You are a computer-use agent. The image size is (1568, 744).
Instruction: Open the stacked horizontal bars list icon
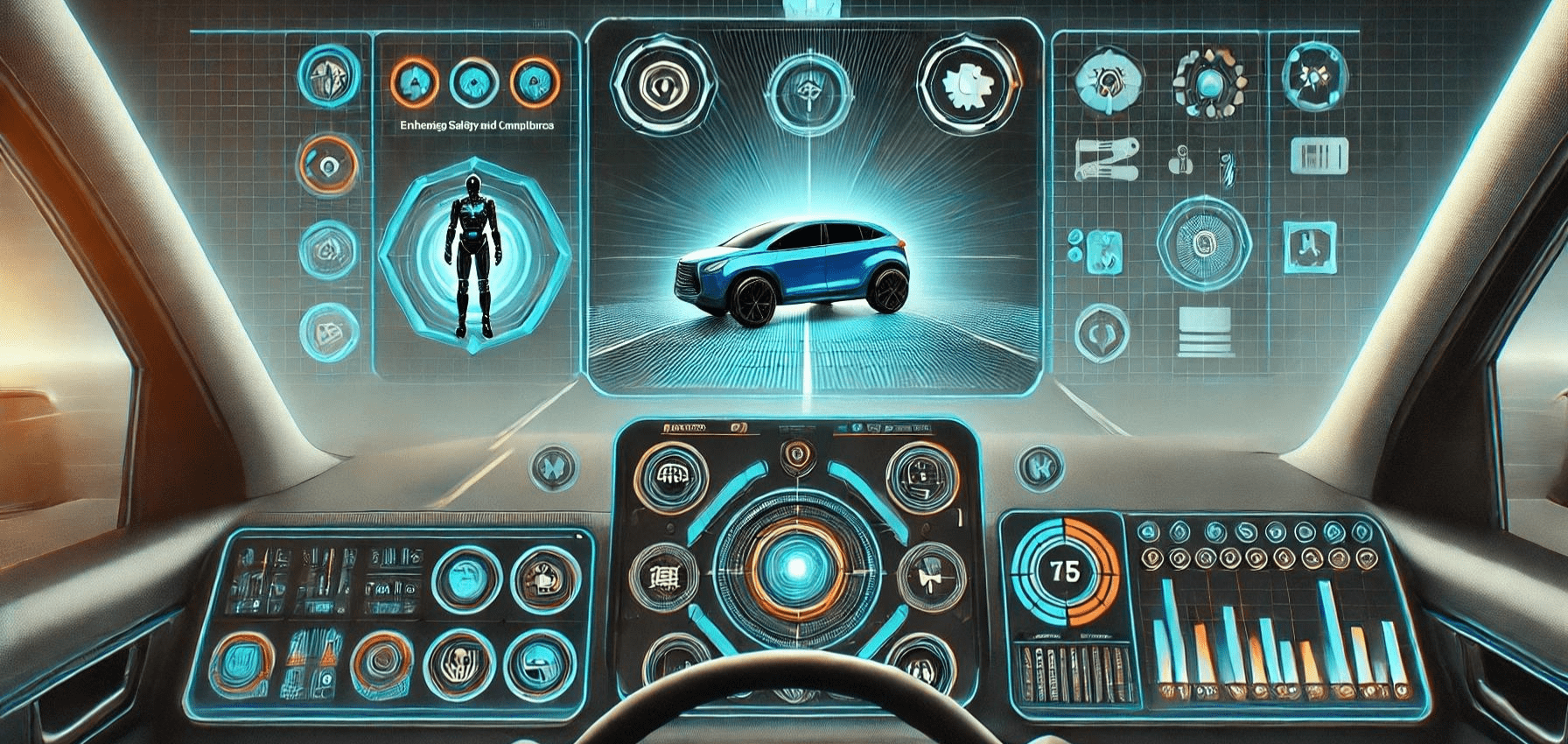click(x=1205, y=332)
